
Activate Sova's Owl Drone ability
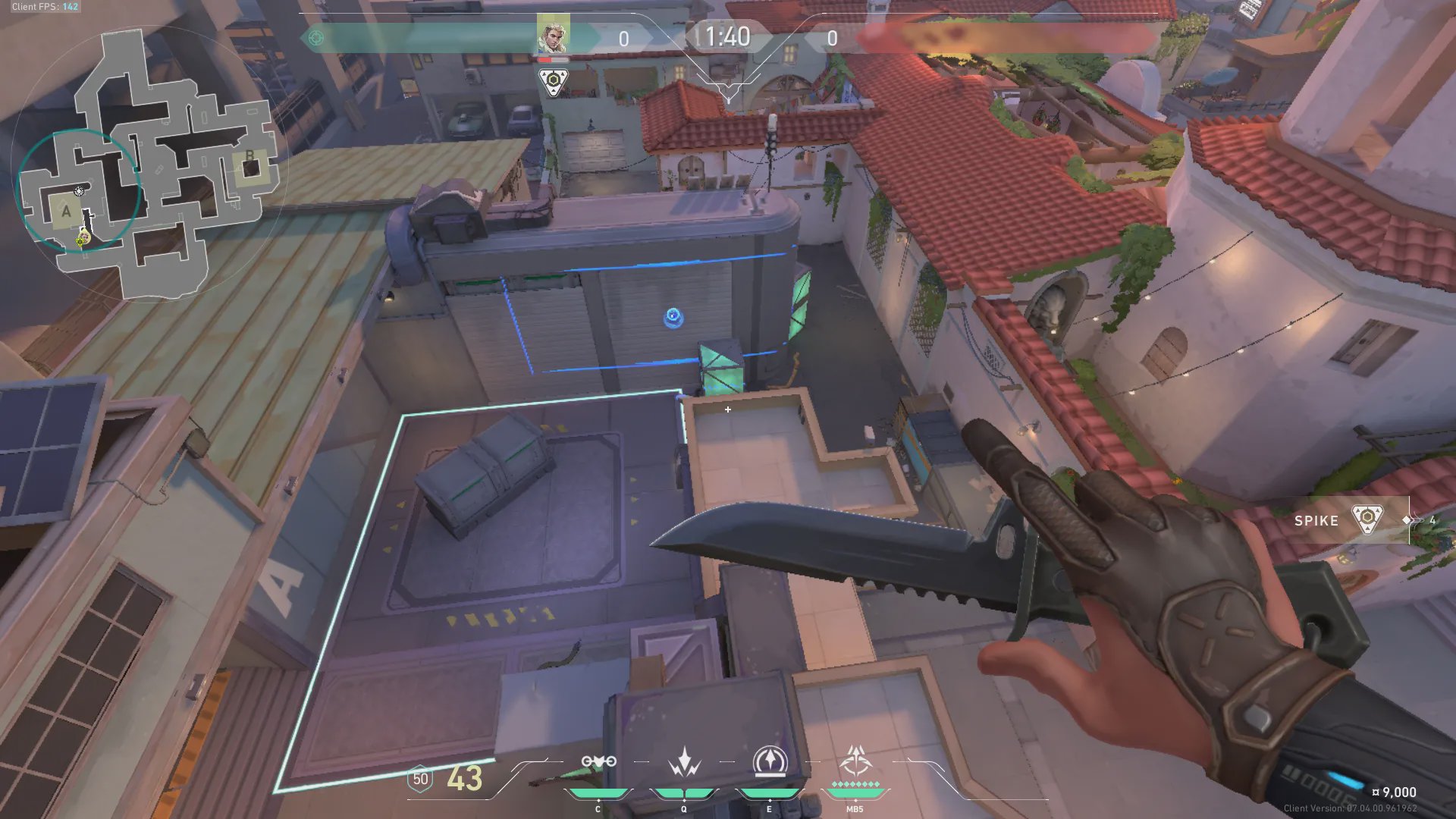click(598, 761)
